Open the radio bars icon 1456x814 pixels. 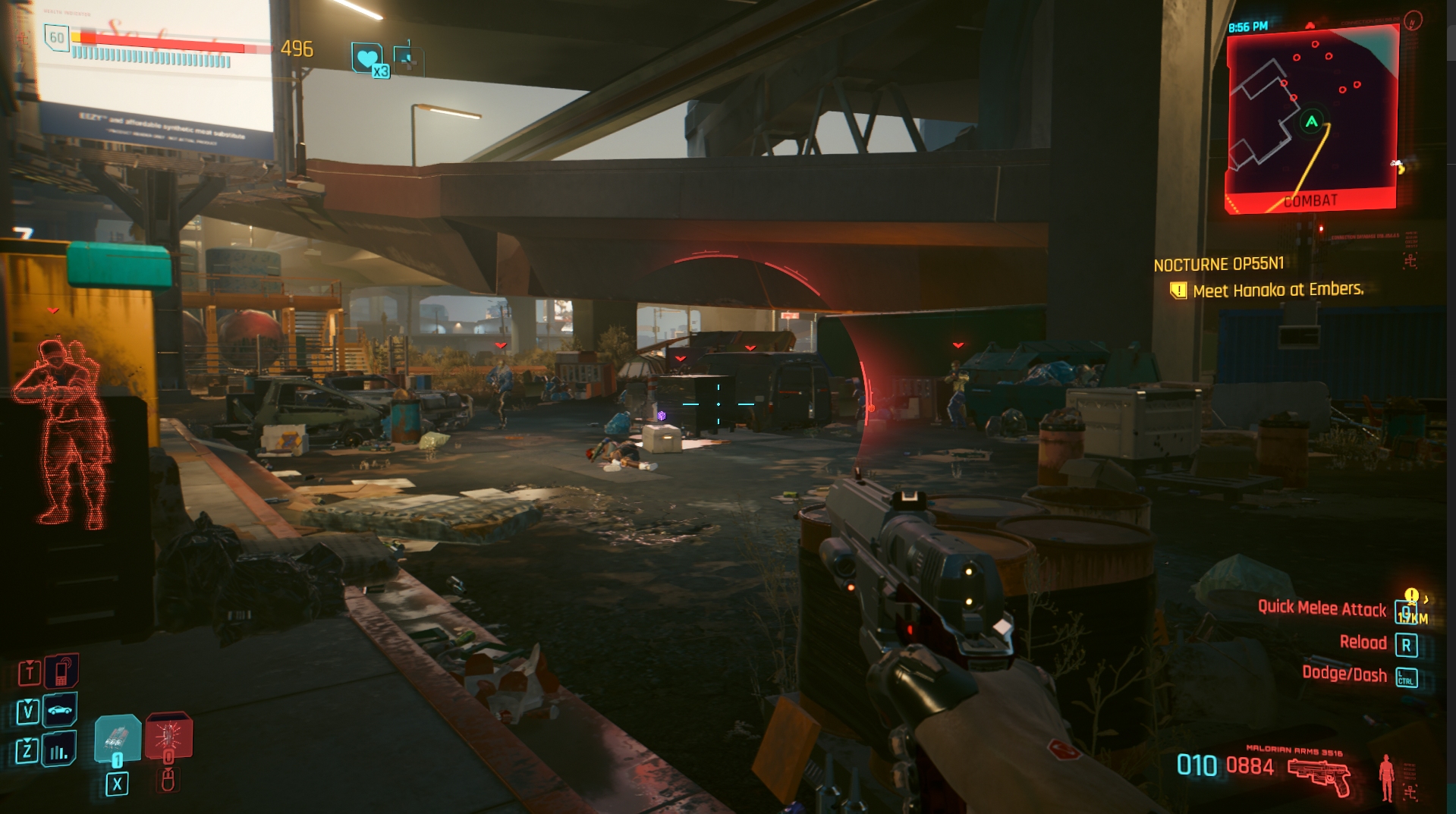coord(59,751)
